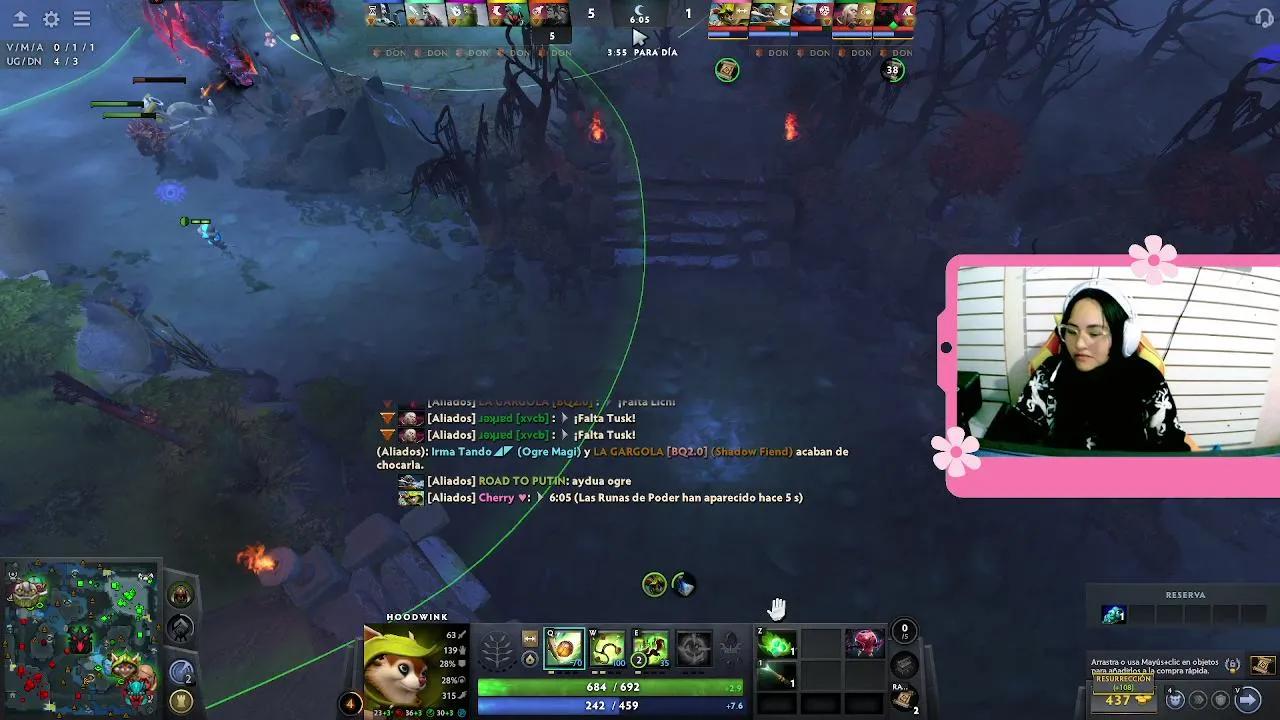Select the pink neutral item in inventory
The width and height of the screenshot is (1280, 720).
point(864,644)
